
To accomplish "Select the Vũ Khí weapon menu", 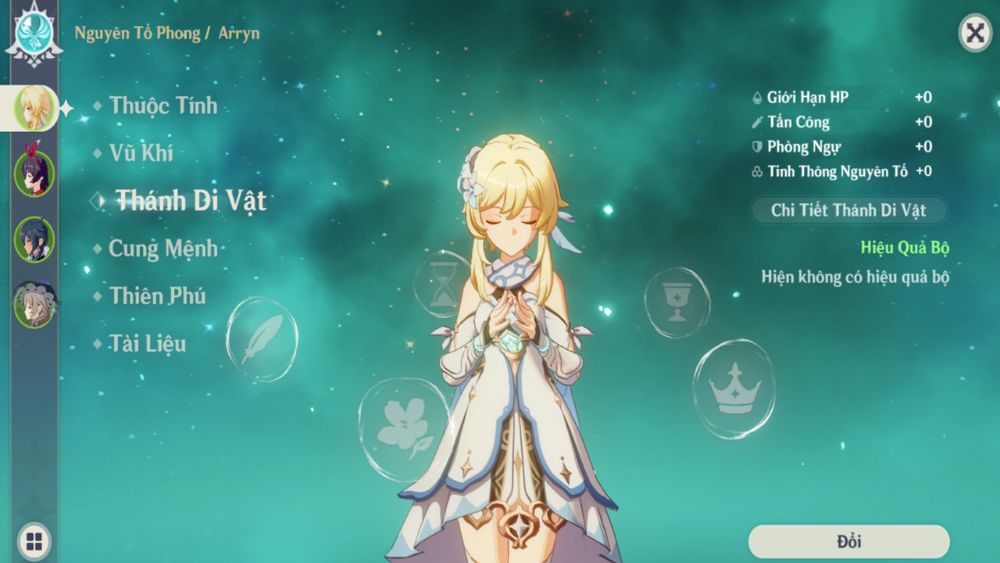I will tap(141, 153).
